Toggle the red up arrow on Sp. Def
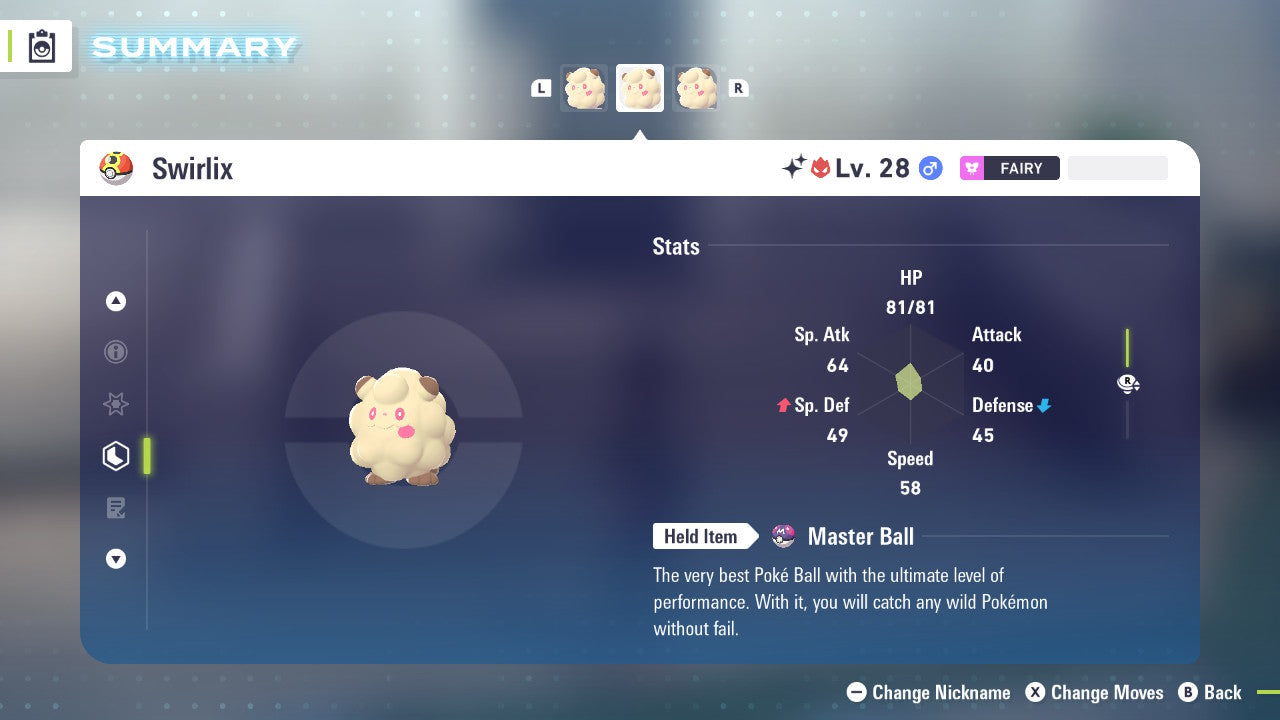This screenshot has width=1280, height=720. [785, 405]
